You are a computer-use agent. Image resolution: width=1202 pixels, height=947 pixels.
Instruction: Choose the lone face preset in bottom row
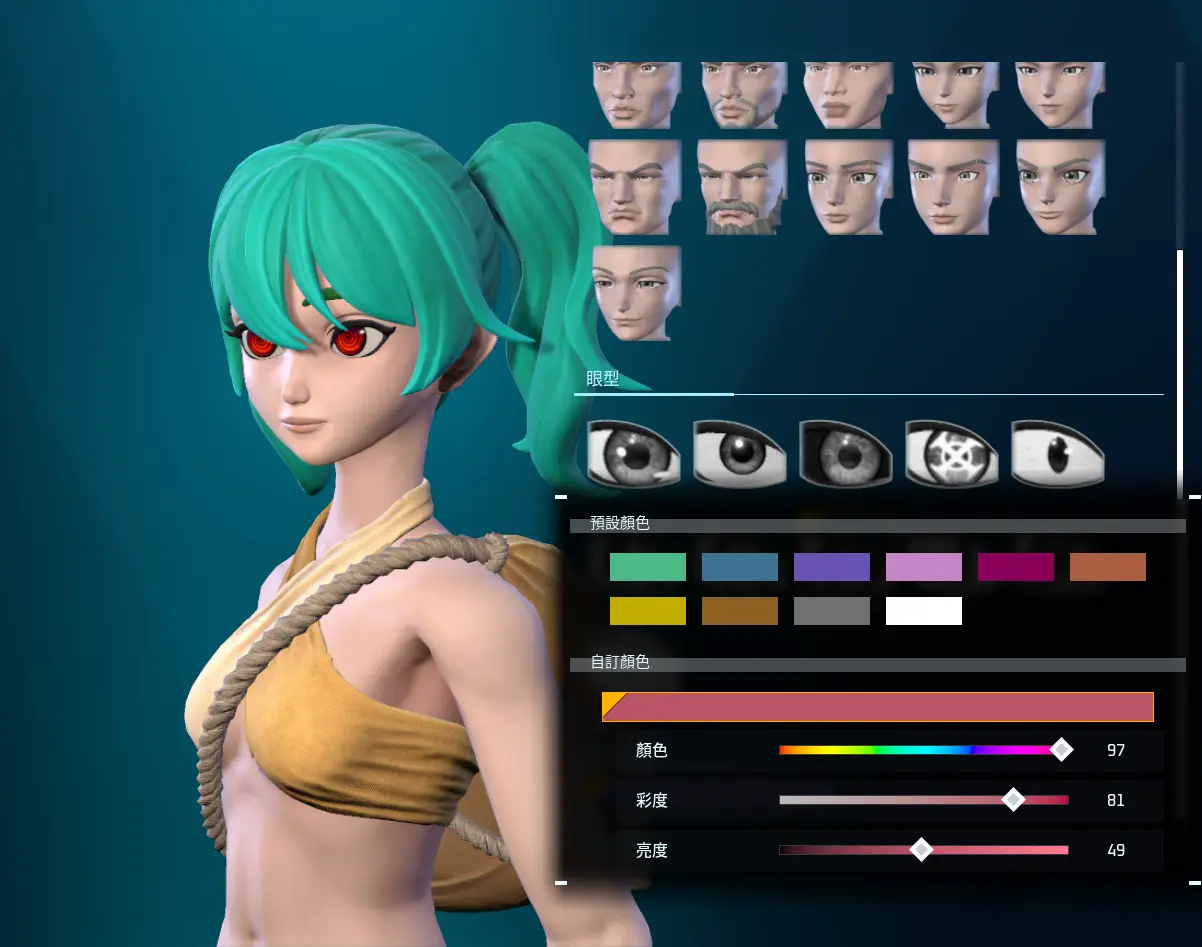click(x=636, y=293)
